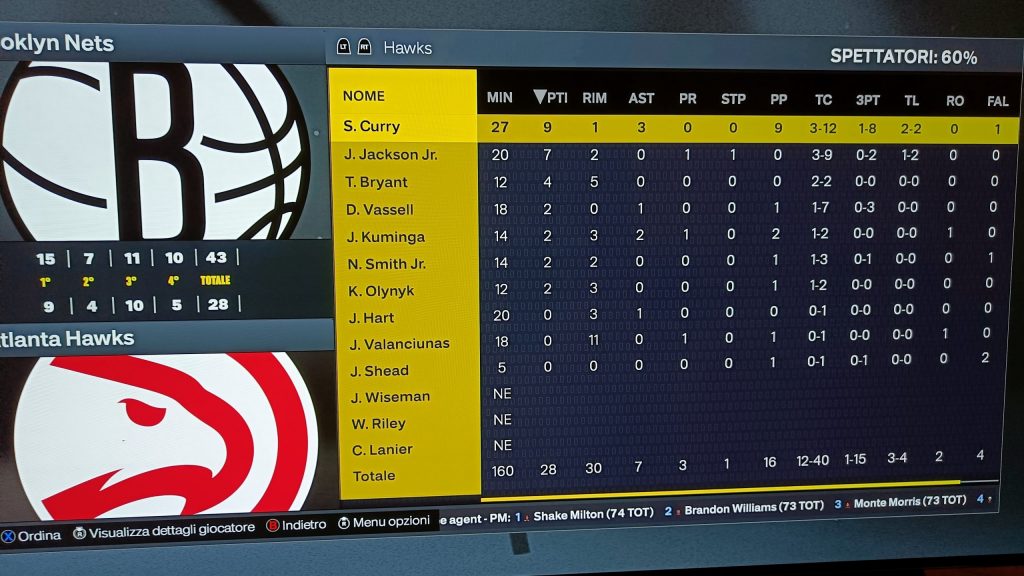Viewport: 1024px width, 576px height.
Task: Choose J. Shead's row
Action: 379,371
